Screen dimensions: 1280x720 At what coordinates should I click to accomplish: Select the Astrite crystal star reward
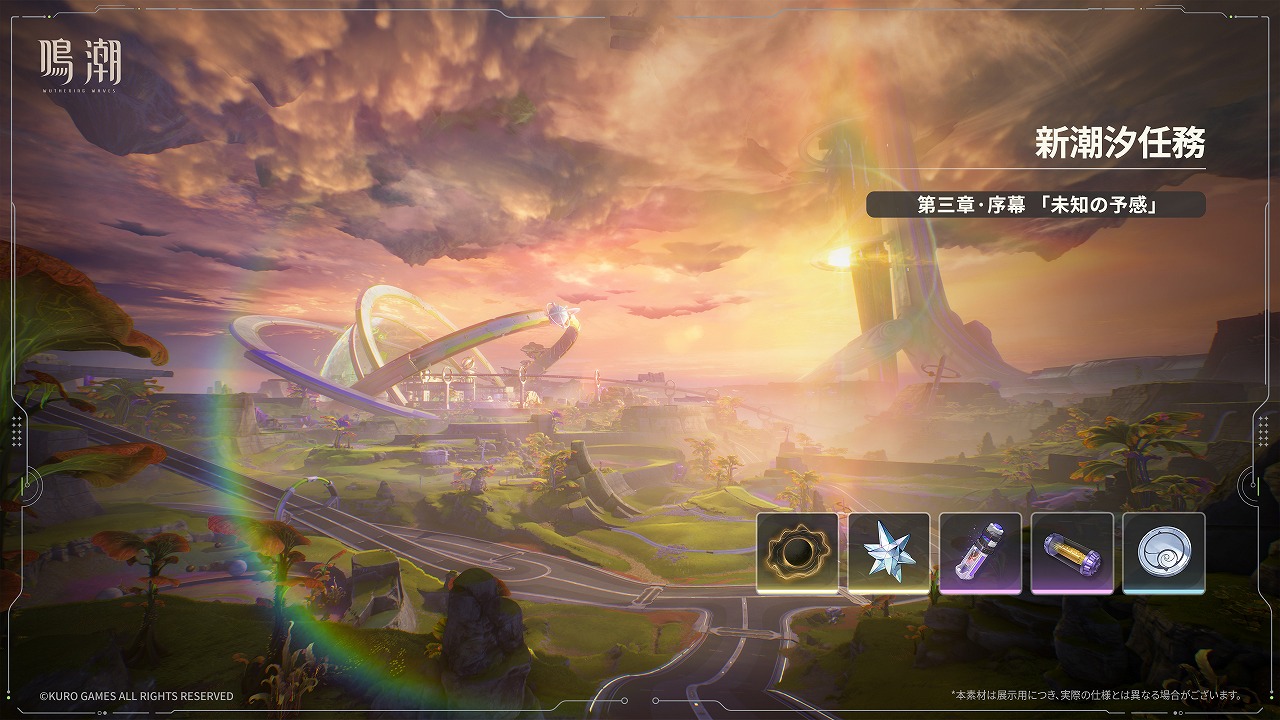[x=889, y=552]
